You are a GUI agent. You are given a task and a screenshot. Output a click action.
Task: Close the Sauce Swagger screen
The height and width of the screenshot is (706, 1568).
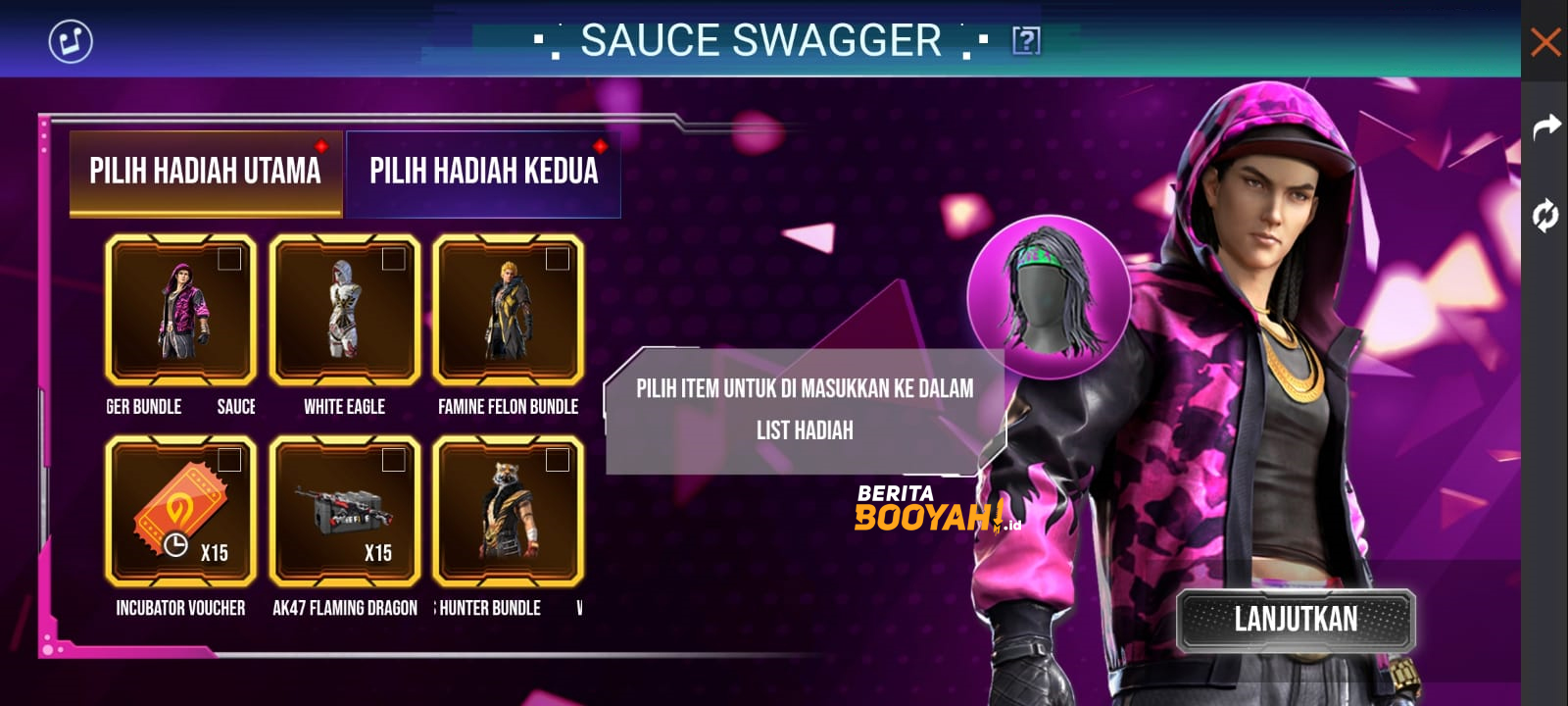point(1546,41)
